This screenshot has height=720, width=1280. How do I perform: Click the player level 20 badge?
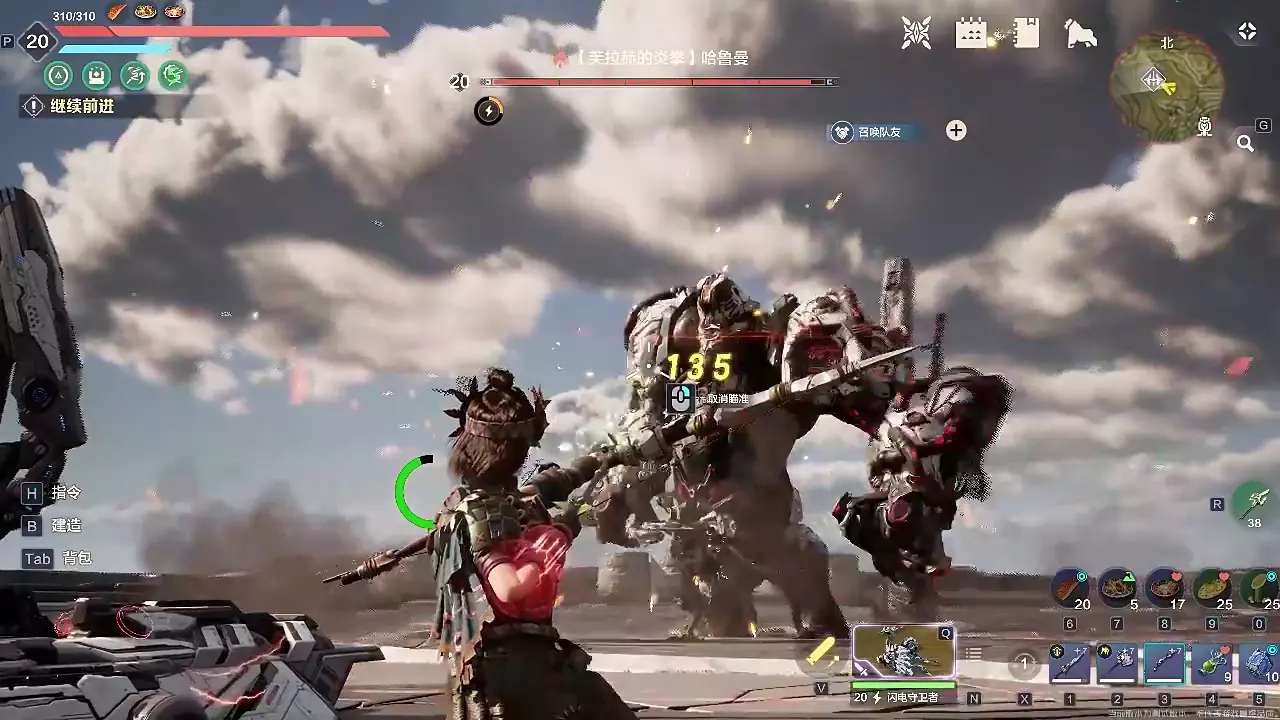37,41
